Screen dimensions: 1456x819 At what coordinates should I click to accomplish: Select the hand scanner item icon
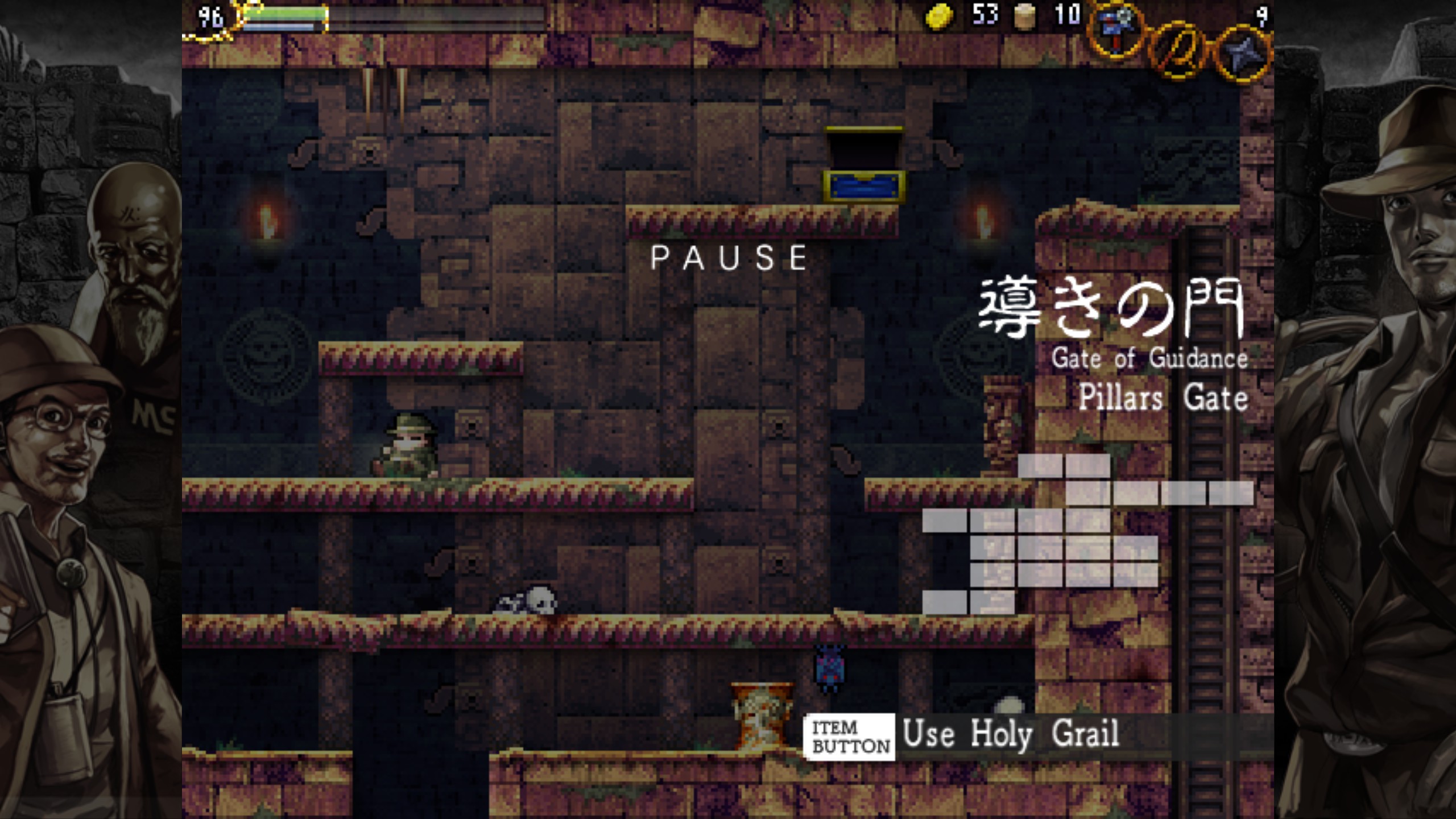(1116, 30)
